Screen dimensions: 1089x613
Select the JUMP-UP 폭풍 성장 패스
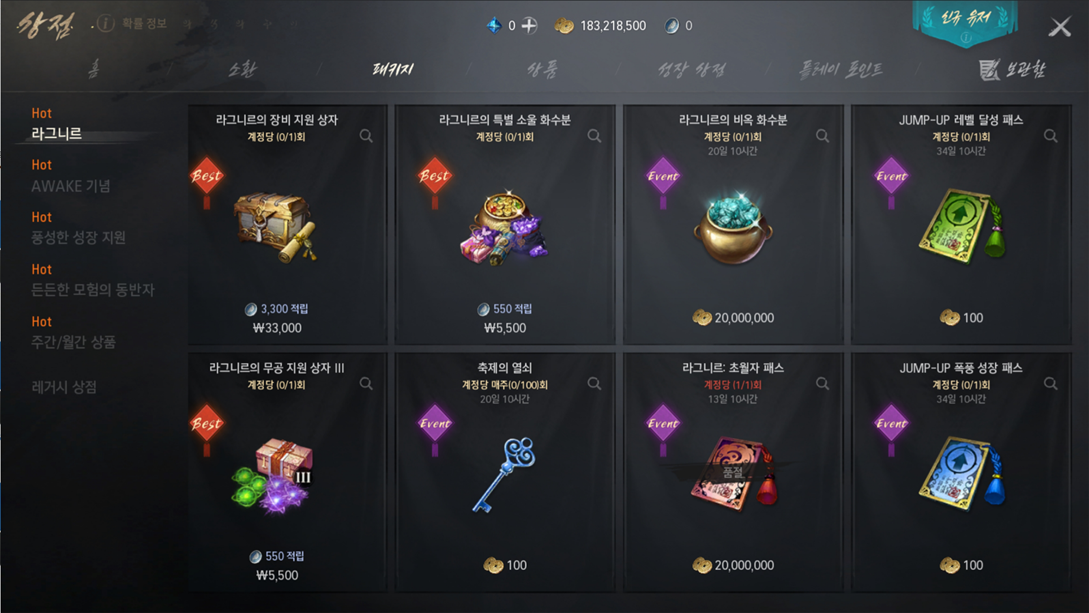coord(960,472)
